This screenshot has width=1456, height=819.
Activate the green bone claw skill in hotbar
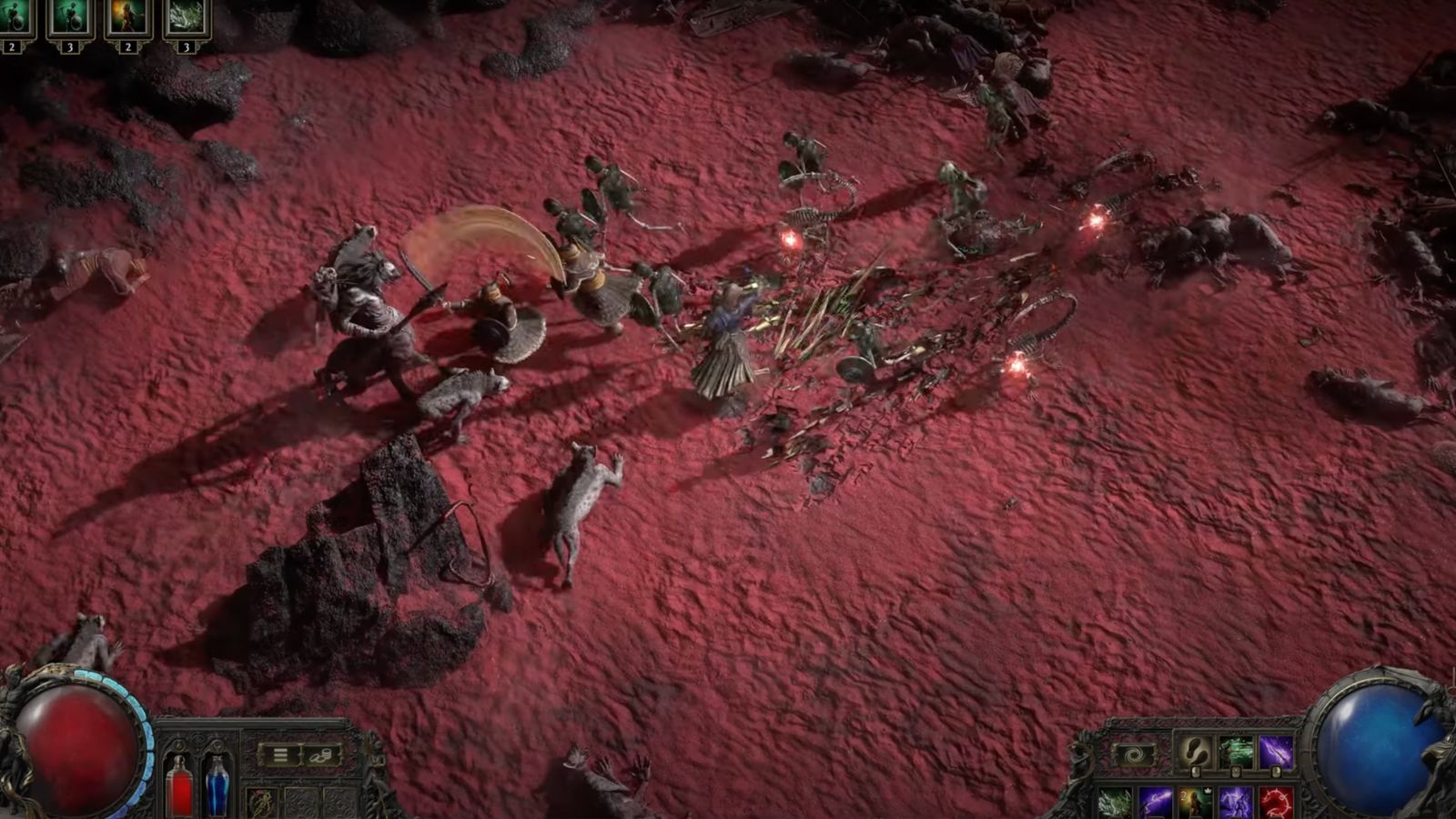click(x=1114, y=803)
